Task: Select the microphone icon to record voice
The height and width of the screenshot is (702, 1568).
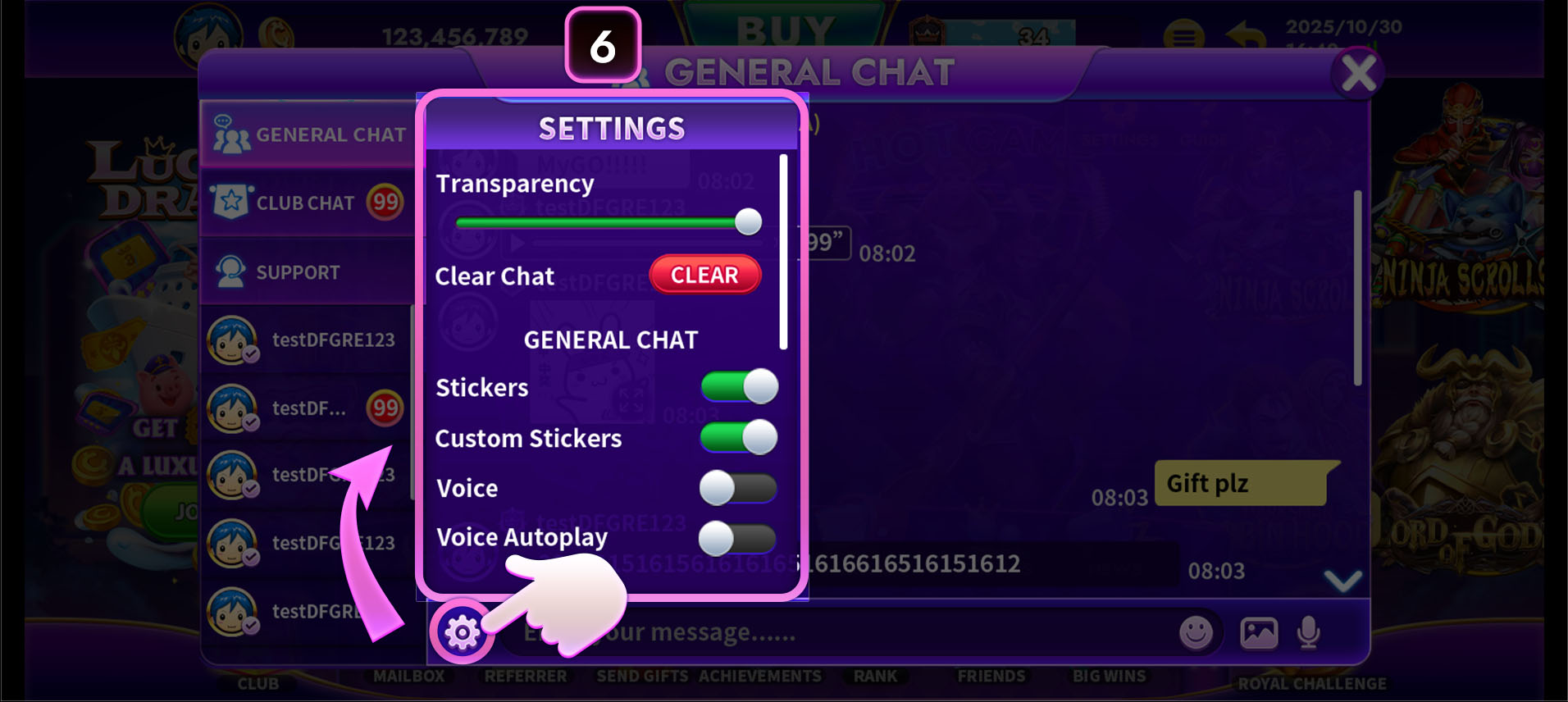Action: tap(1309, 631)
